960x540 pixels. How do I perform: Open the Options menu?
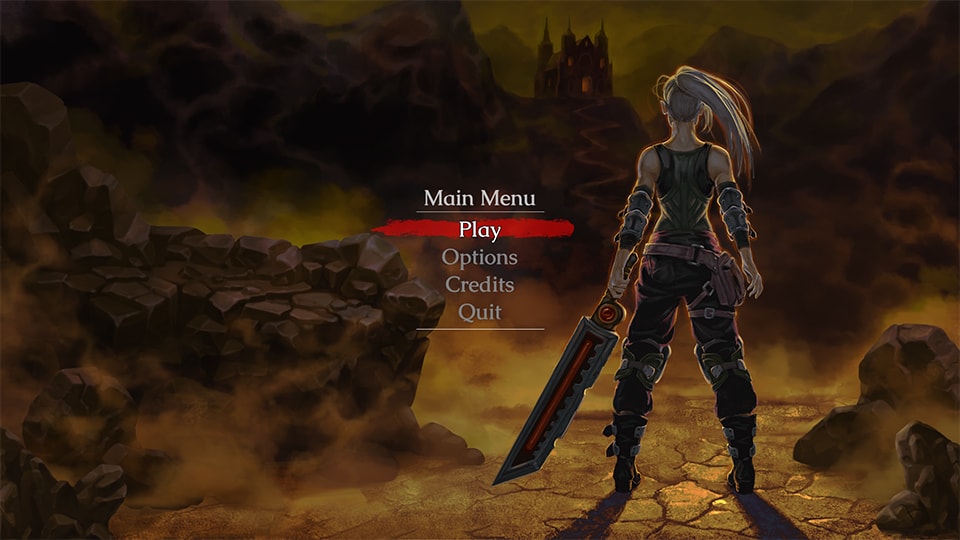(x=480, y=257)
